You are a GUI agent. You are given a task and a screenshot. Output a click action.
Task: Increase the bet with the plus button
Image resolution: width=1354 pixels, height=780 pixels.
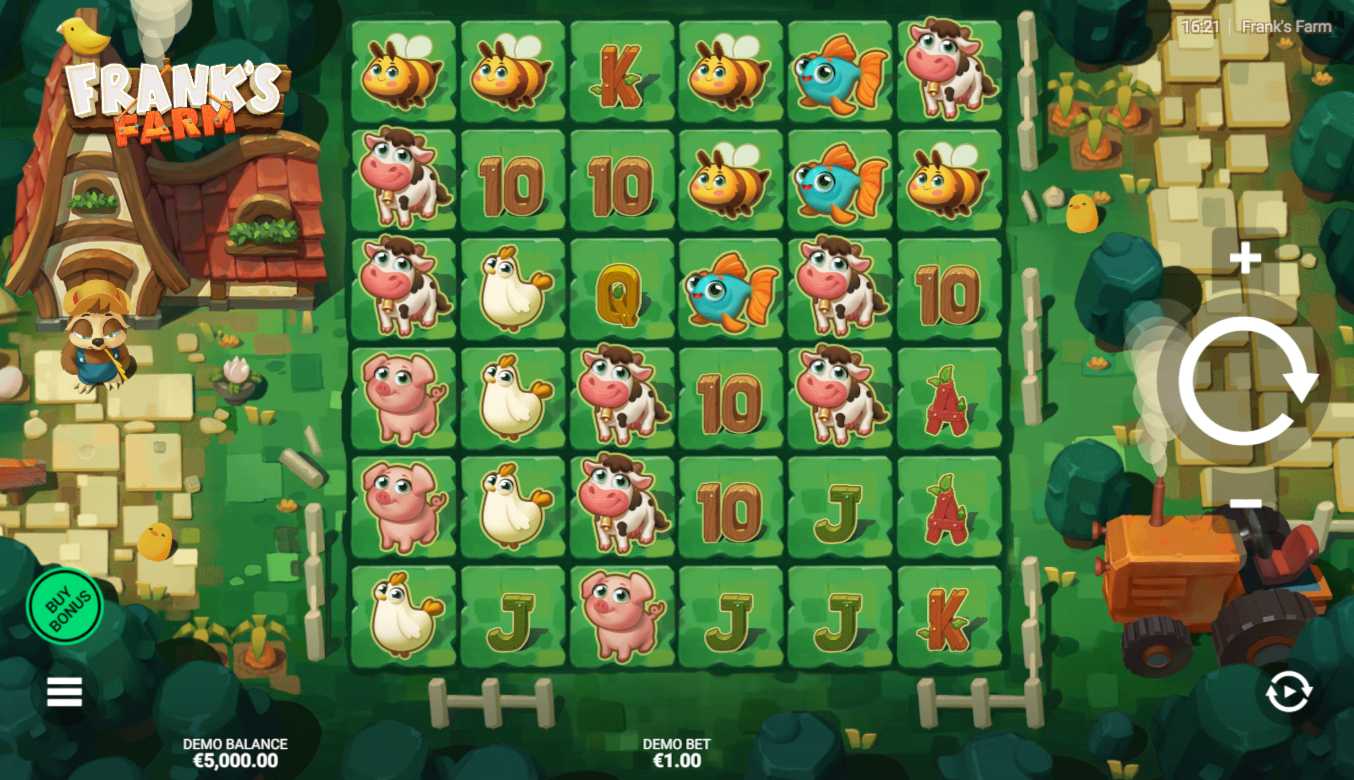pos(1245,260)
